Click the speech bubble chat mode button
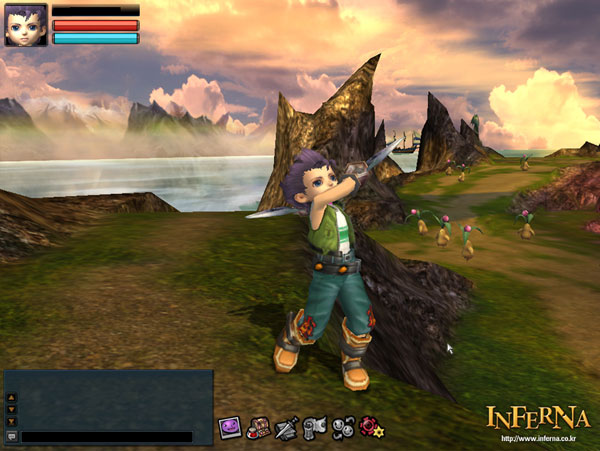The image size is (600, 451). click(12, 437)
